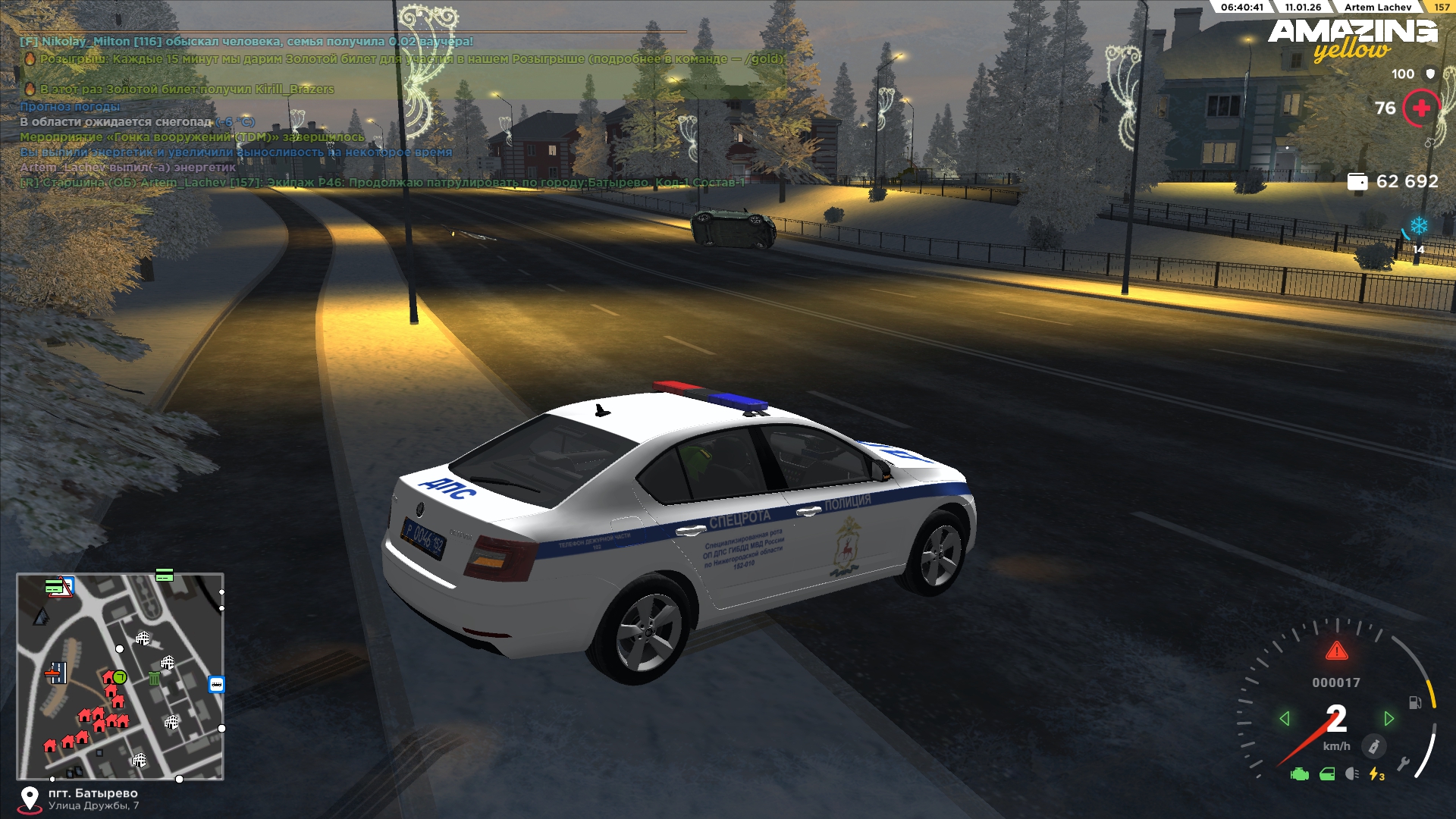This screenshot has height=819, width=1456.
Task: Select the green trash bin map marker
Action: click(x=154, y=678)
